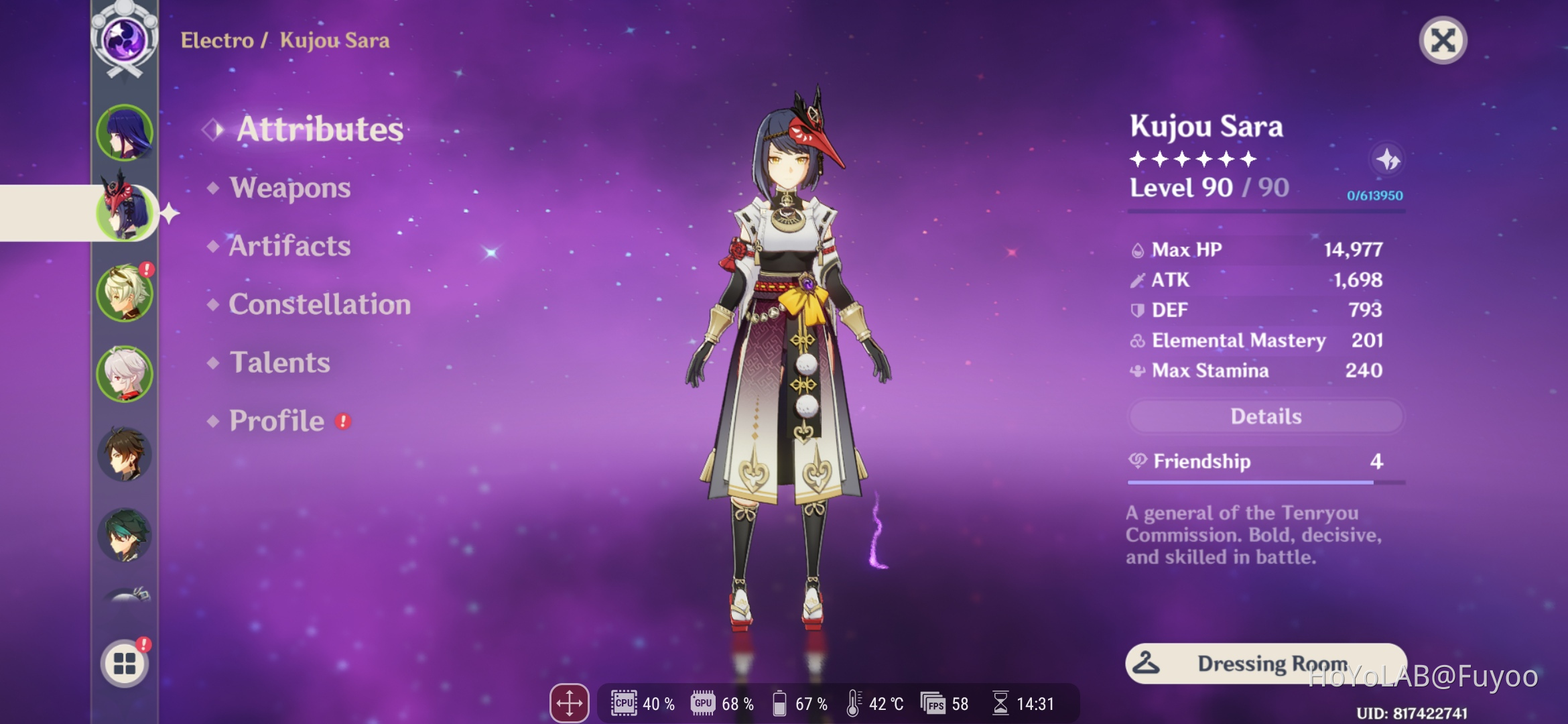The height and width of the screenshot is (724, 1568).
Task: Open the Artifacts section
Action: point(288,247)
